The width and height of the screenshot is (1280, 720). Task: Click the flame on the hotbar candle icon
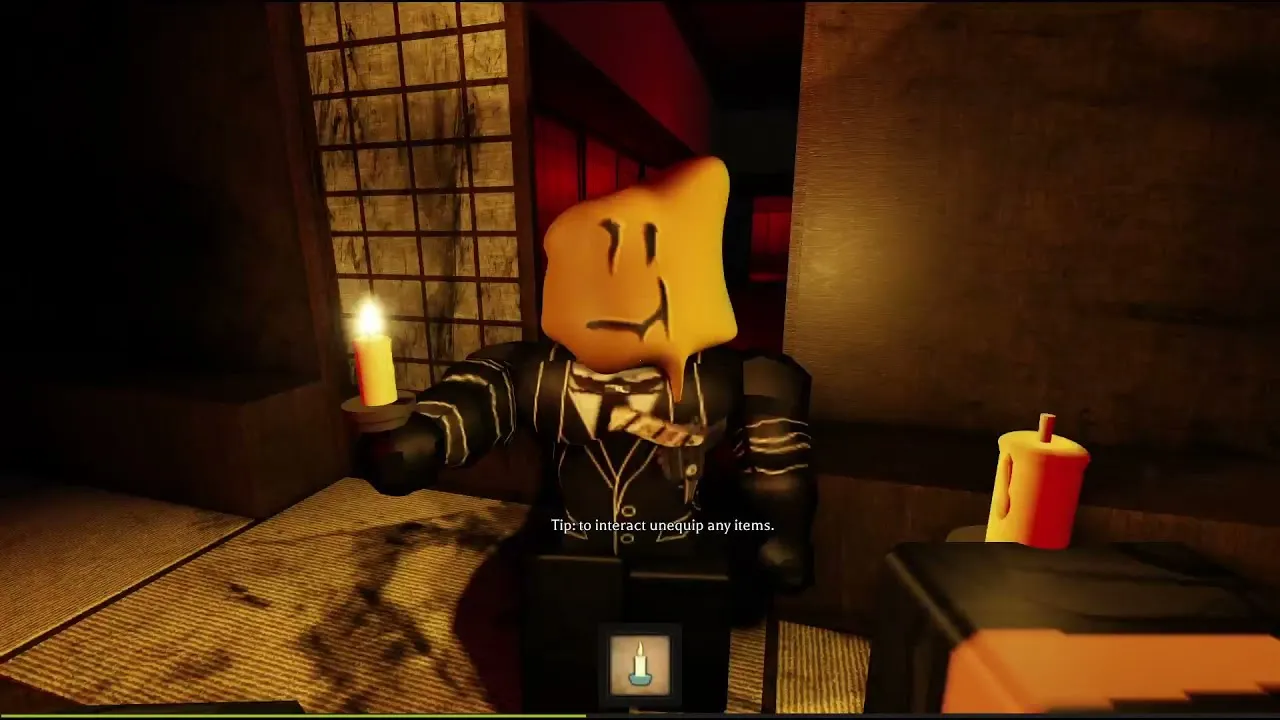point(640,648)
